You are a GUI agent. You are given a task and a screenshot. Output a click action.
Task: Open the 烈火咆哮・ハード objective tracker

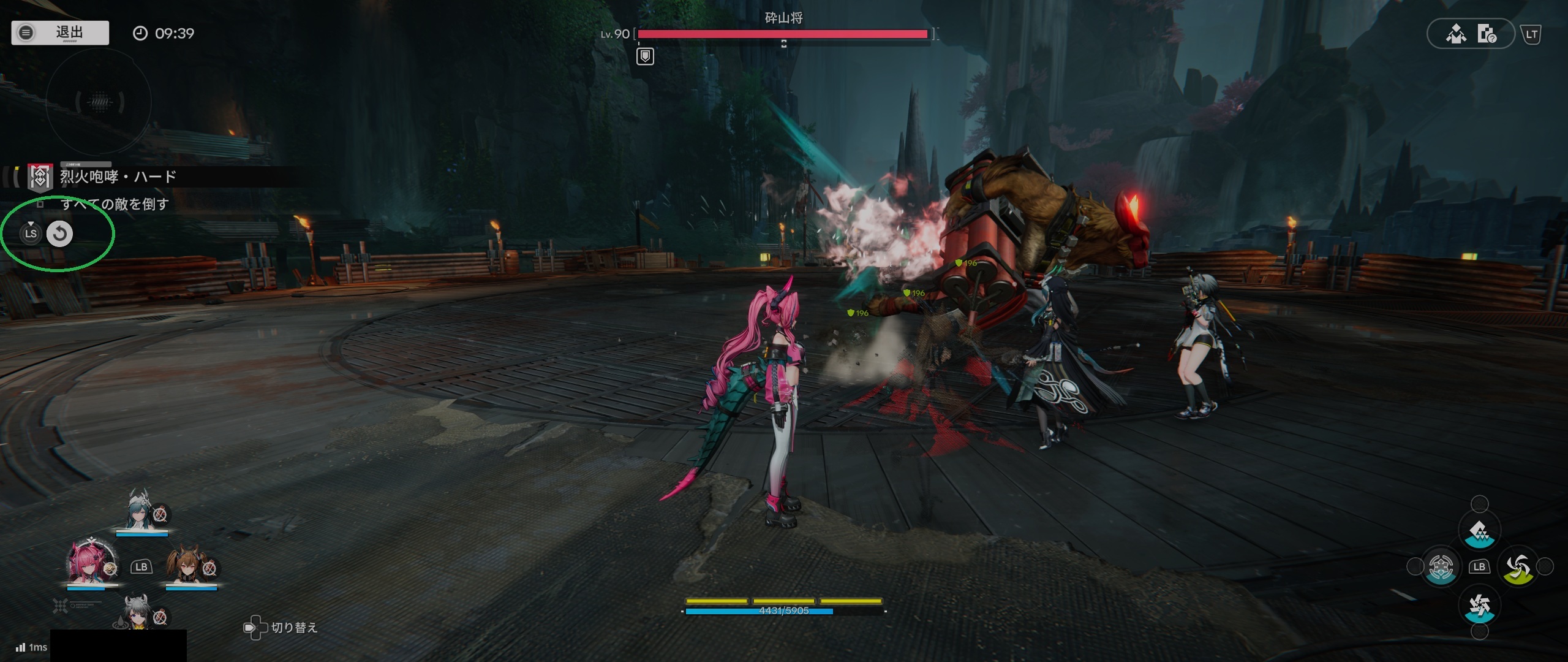click(x=116, y=177)
